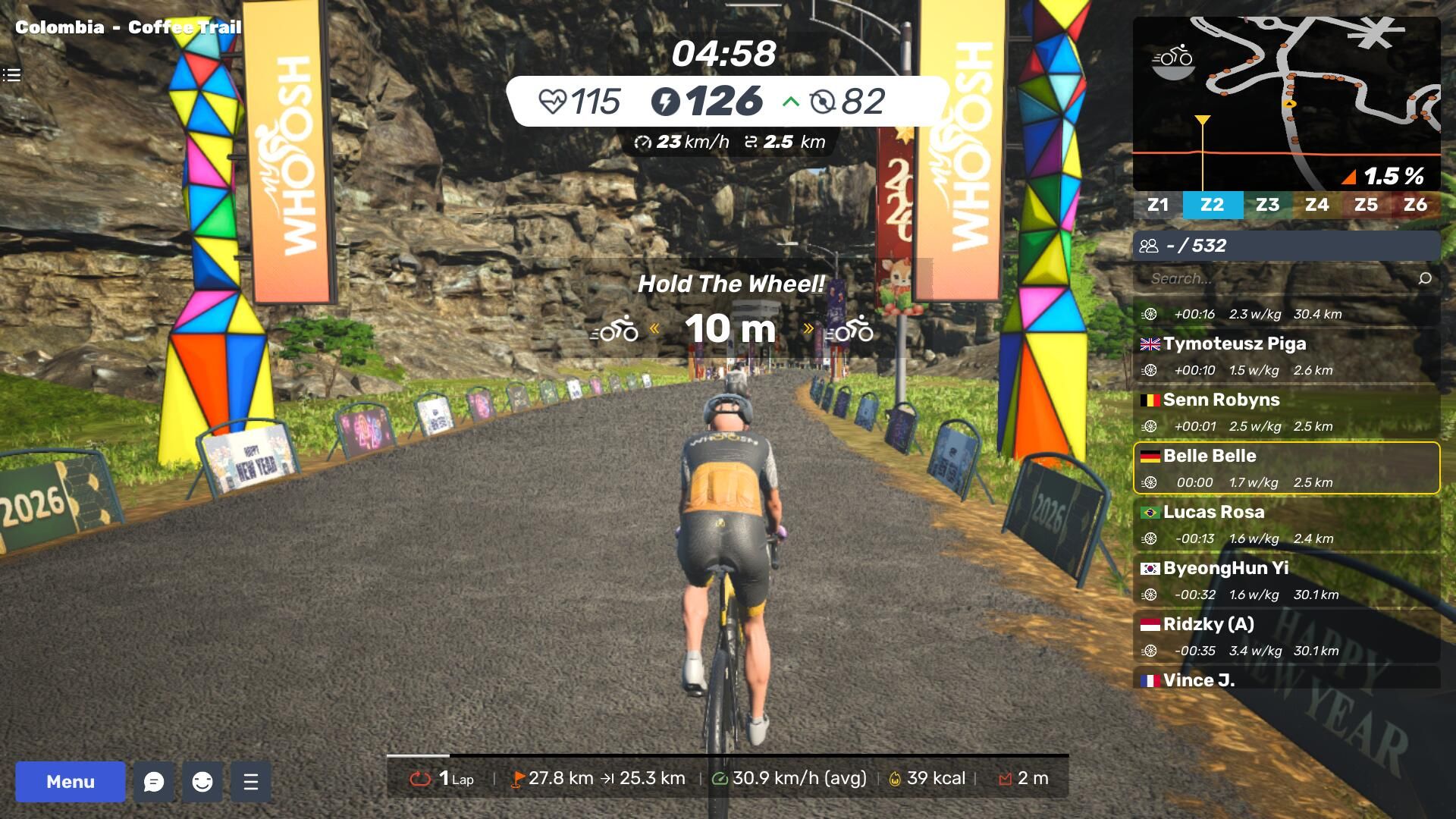This screenshot has width=1456, height=819.
Task: Toggle the list icon under the route name
Action: click(11, 75)
